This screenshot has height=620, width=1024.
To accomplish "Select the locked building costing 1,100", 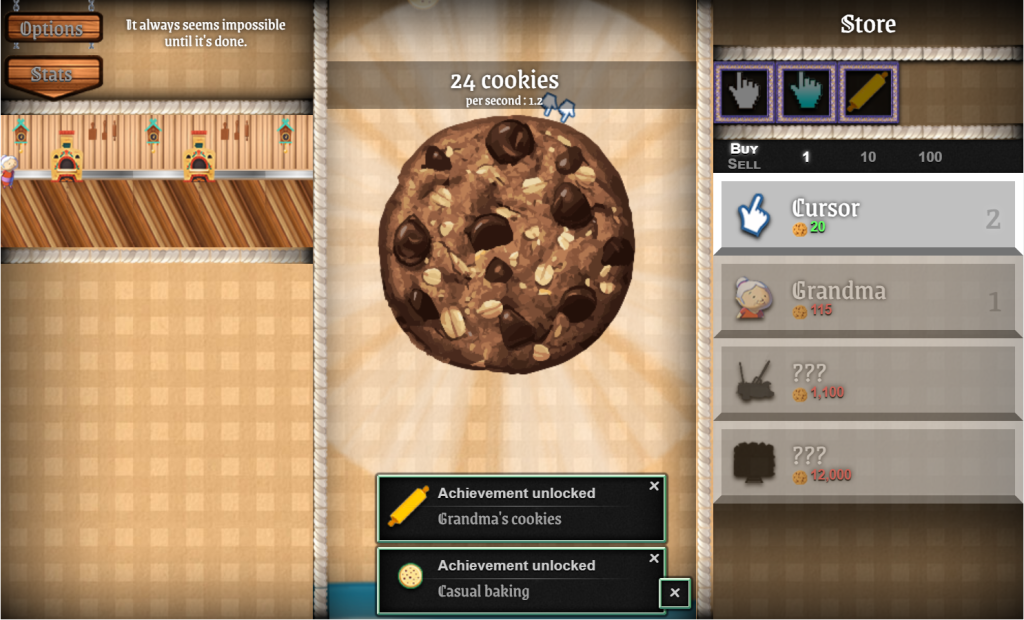I will pyautogui.click(x=867, y=381).
